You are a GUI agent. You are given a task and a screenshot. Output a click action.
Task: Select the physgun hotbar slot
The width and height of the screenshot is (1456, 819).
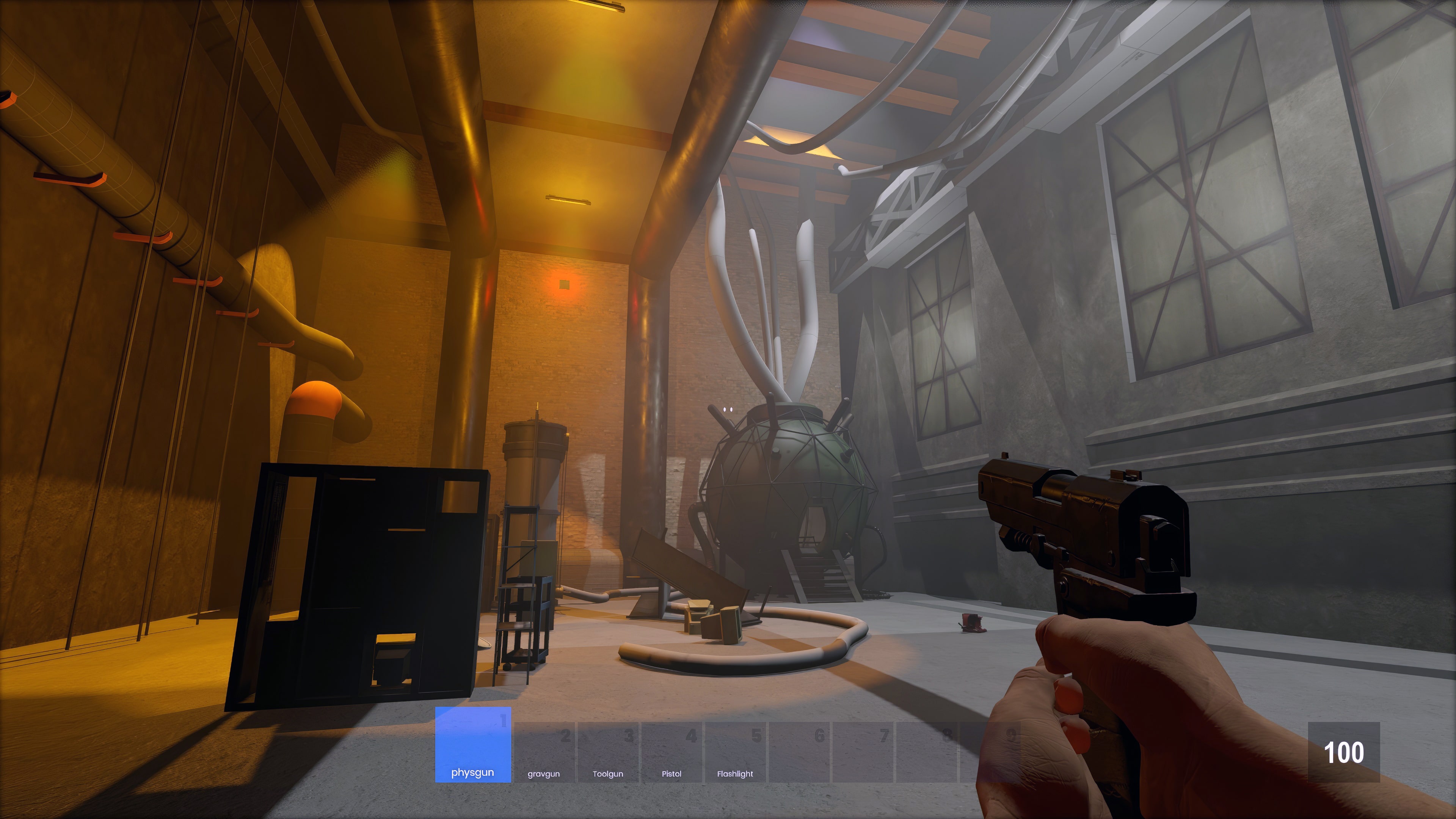pos(472,744)
